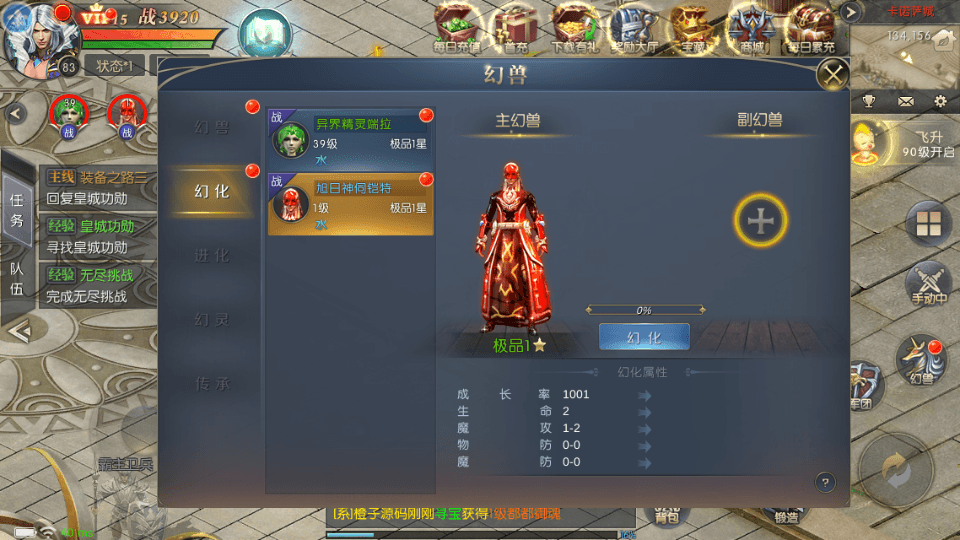Open the mail envelope icon

tap(906, 102)
